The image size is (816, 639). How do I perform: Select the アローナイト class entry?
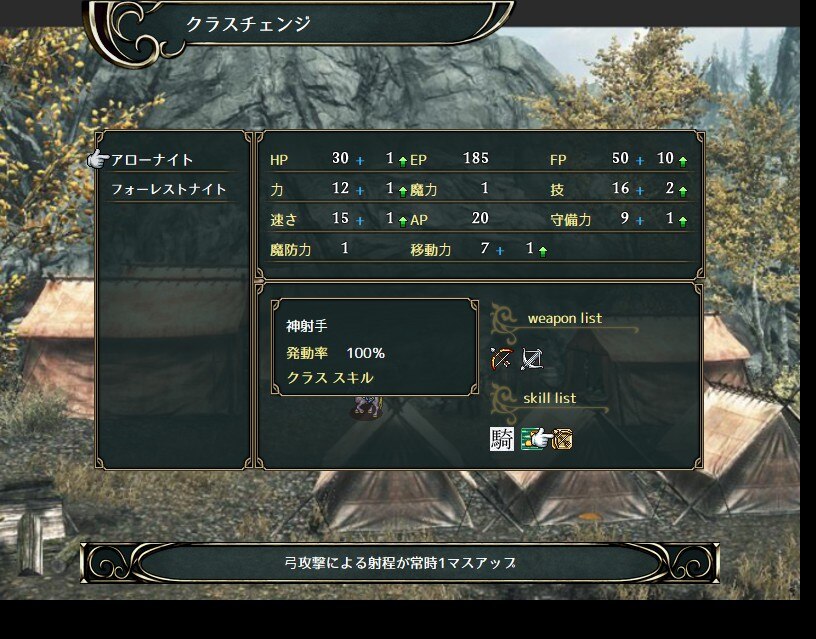click(x=153, y=160)
